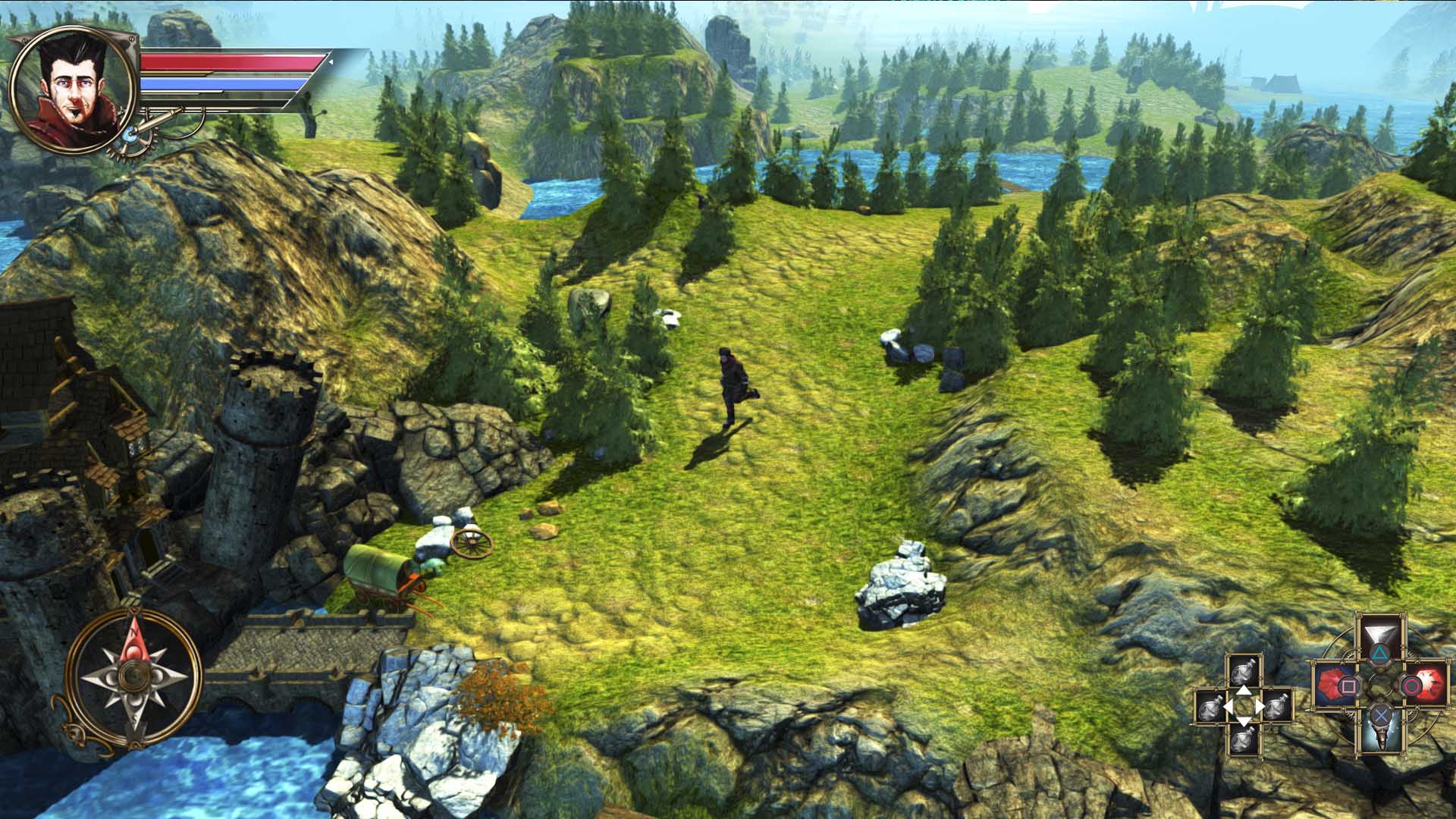Select the right potion flask quickslot
Screen dimensions: 1456x819
coord(1279,708)
